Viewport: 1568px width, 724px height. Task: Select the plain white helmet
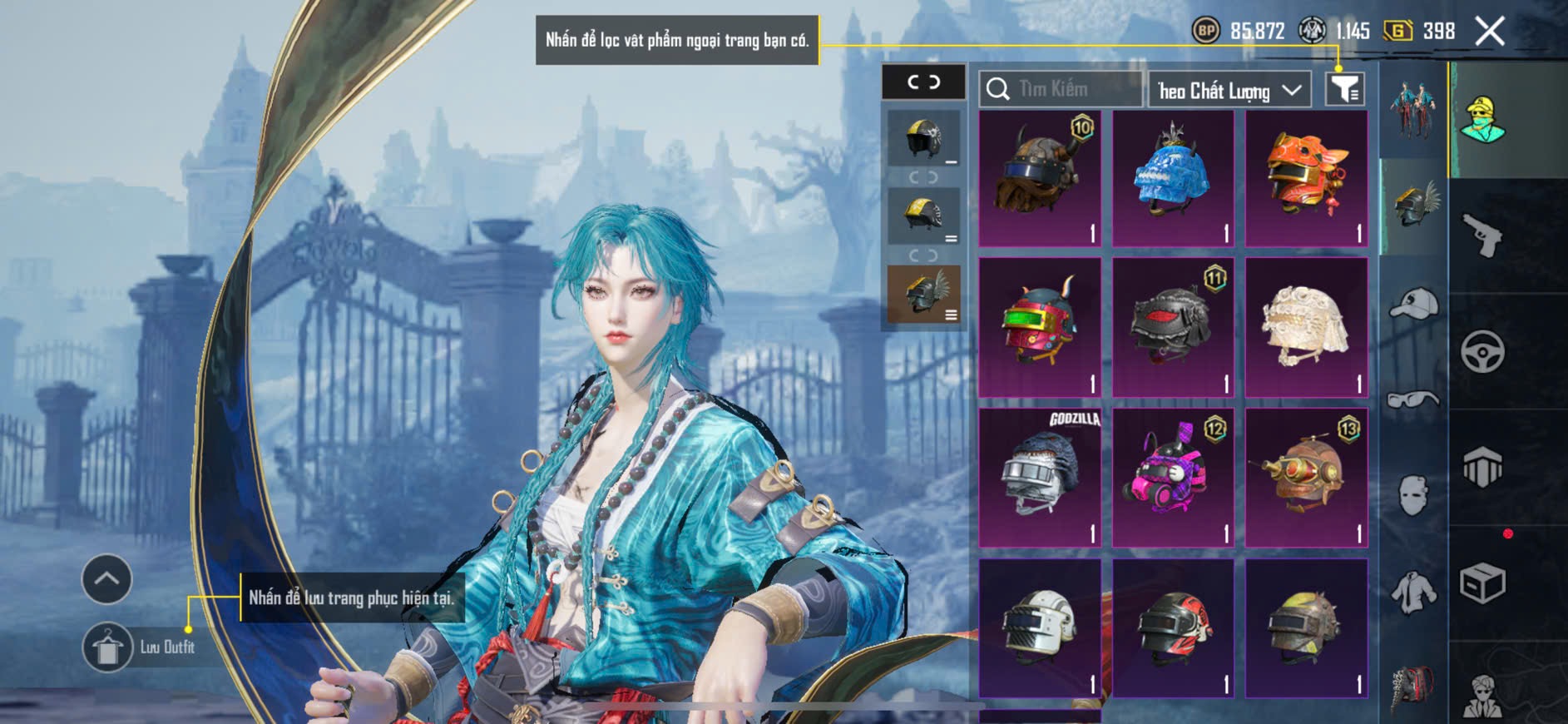(x=1040, y=627)
